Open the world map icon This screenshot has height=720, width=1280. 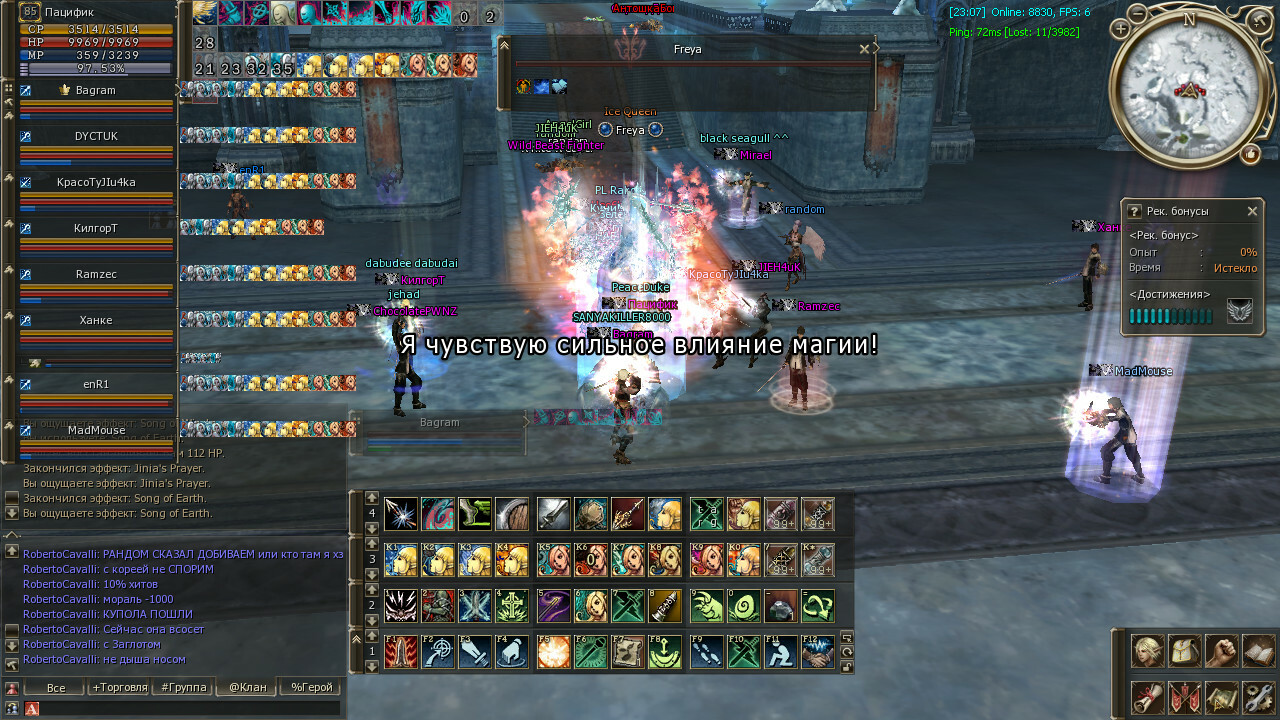coord(1221,697)
